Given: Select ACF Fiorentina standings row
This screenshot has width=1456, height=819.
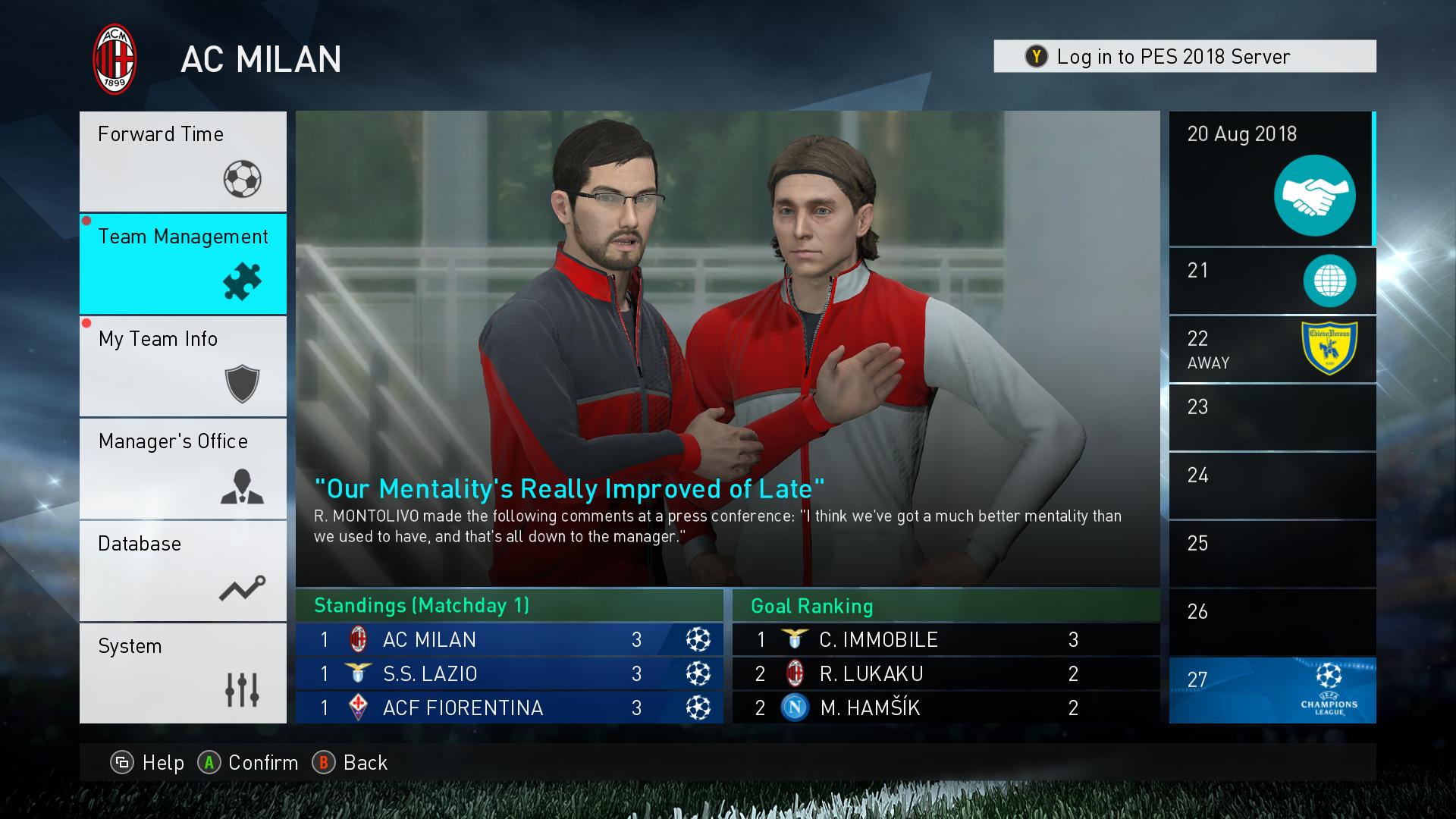Looking at the screenshot, I should pos(509,708).
